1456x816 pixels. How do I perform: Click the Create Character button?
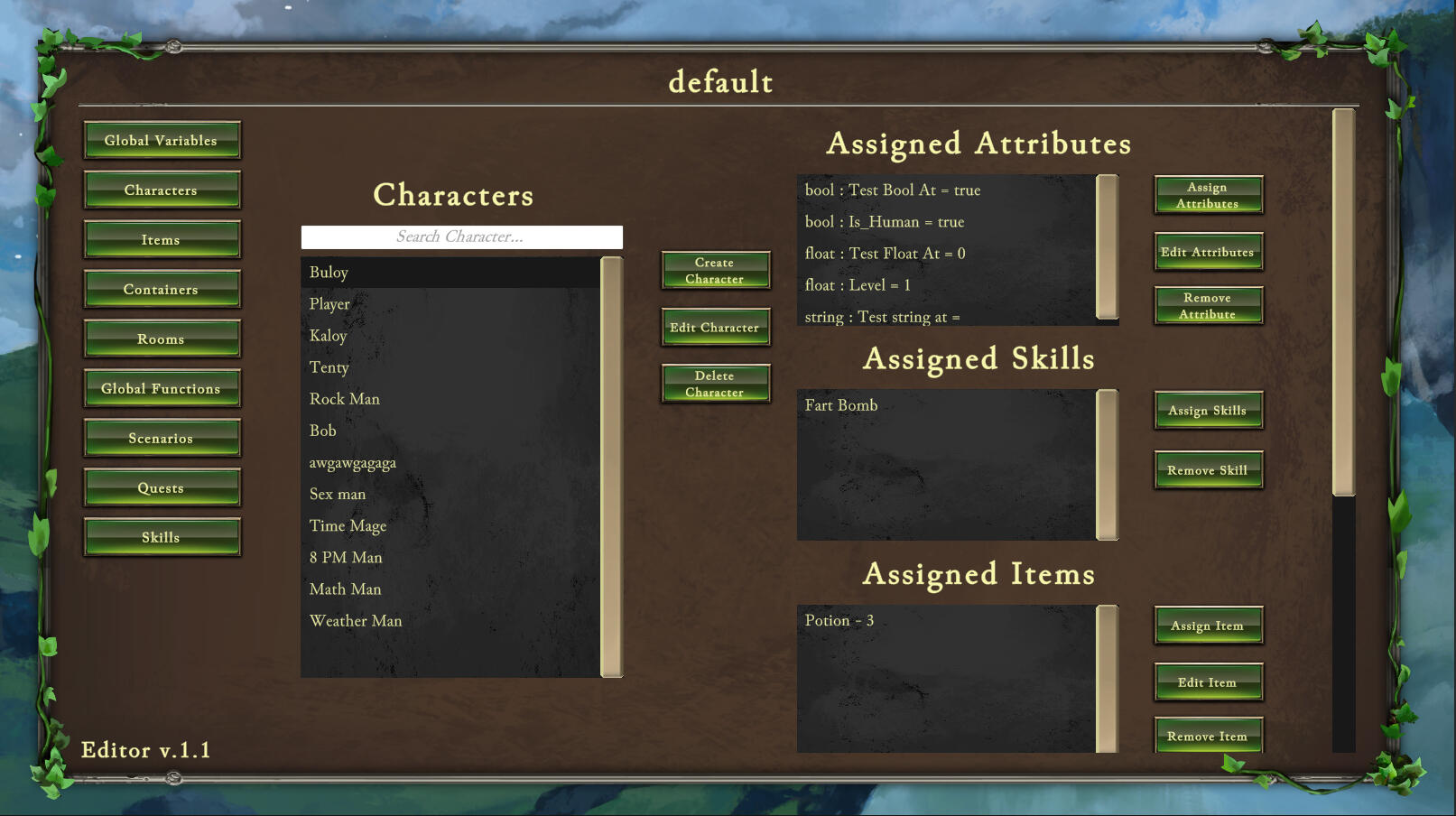(x=715, y=271)
